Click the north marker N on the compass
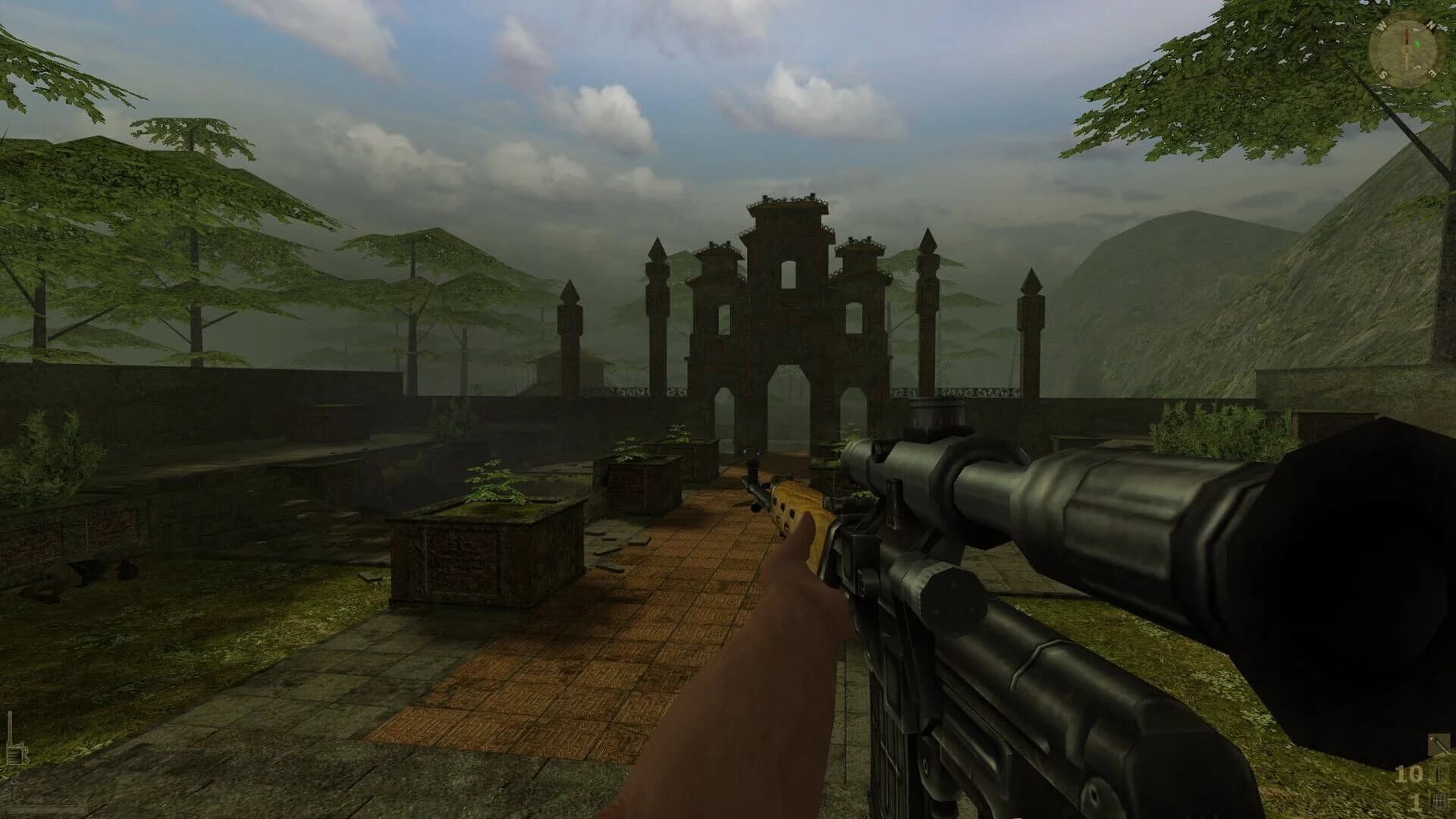The width and height of the screenshot is (1456, 819). (x=1432, y=24)
